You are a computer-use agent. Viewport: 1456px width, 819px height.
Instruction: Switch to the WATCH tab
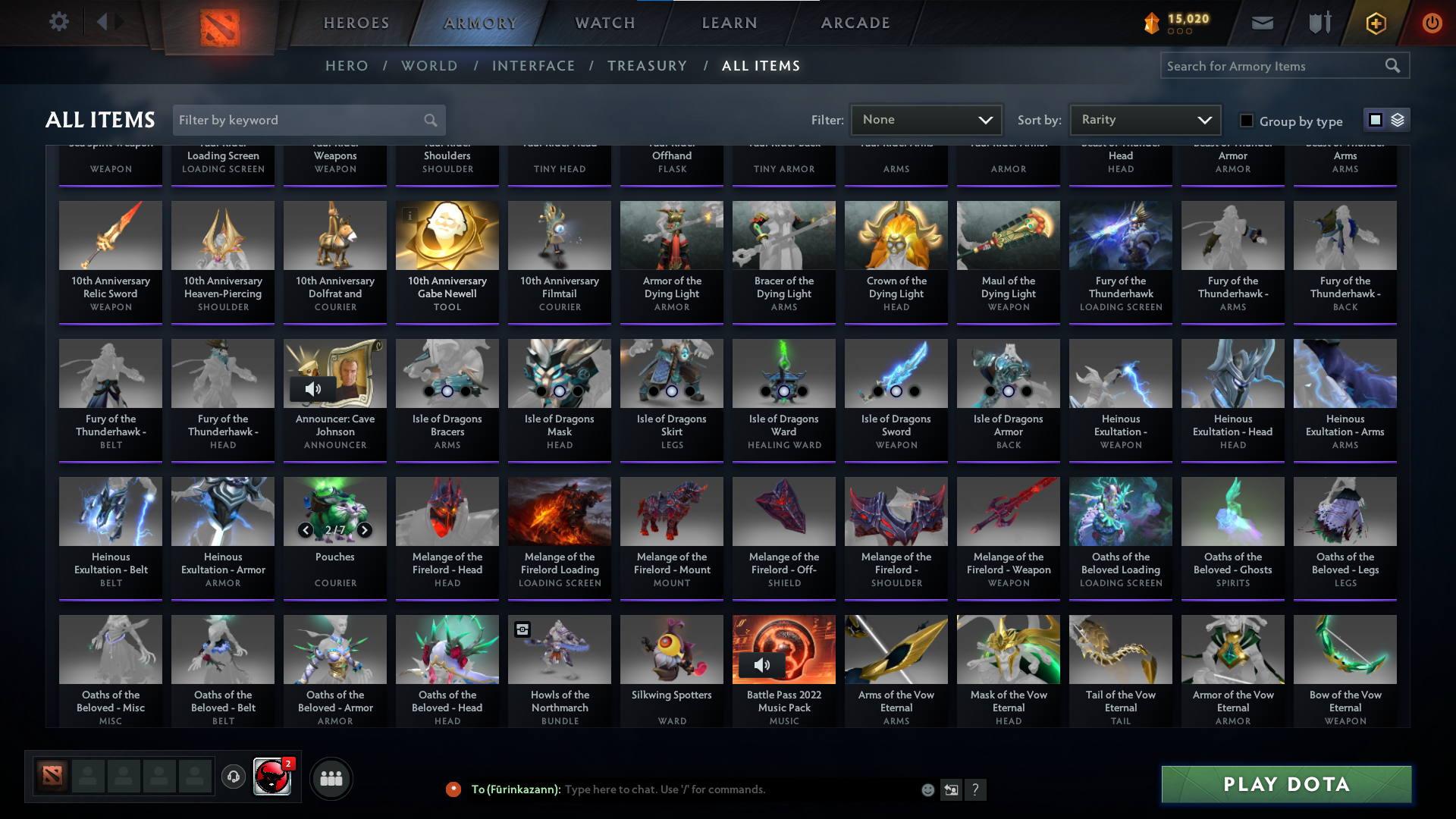pos(604,23)
